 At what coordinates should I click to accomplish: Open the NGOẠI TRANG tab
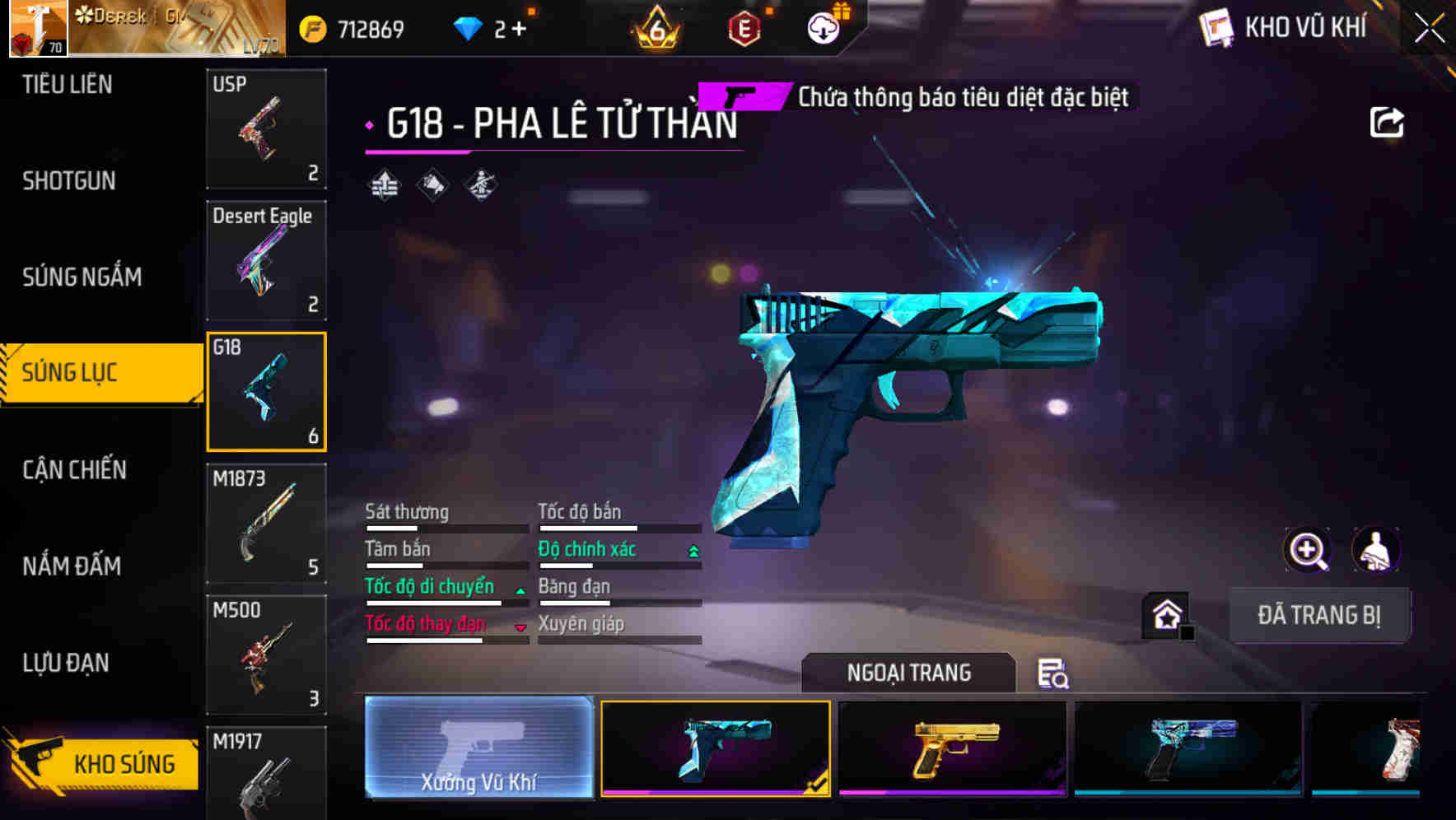908,672
